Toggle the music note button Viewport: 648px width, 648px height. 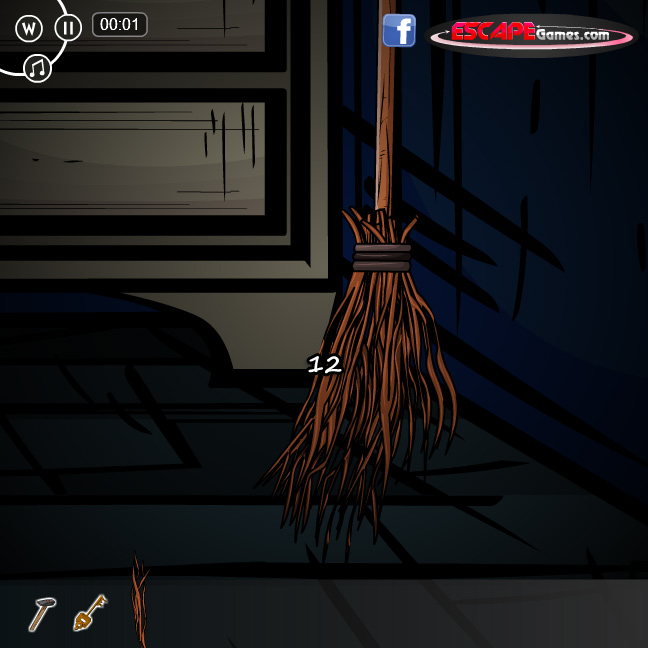[x=38, y=68]
